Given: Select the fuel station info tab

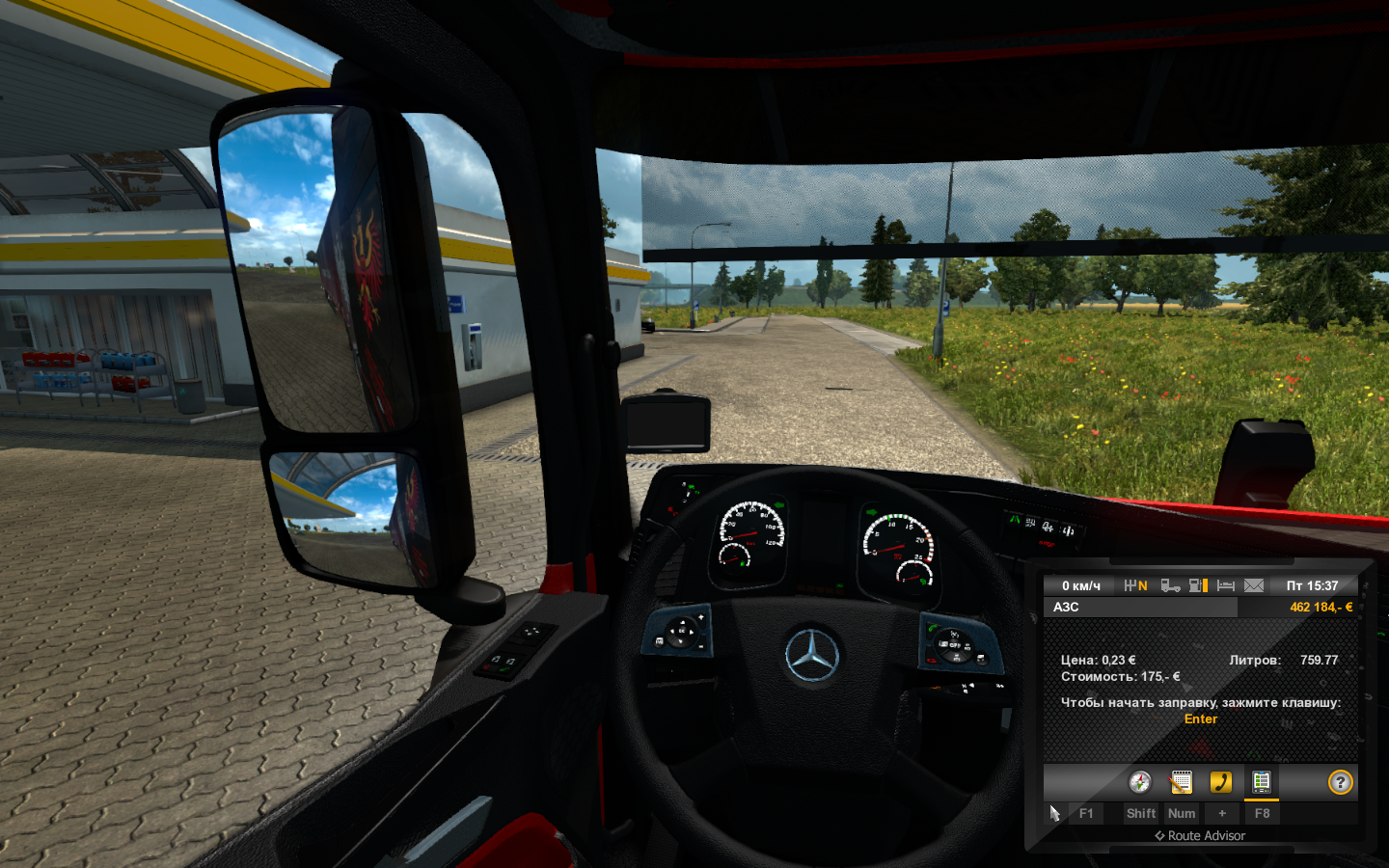Looking at the screenshot, I should click(x=1261, y=782).
